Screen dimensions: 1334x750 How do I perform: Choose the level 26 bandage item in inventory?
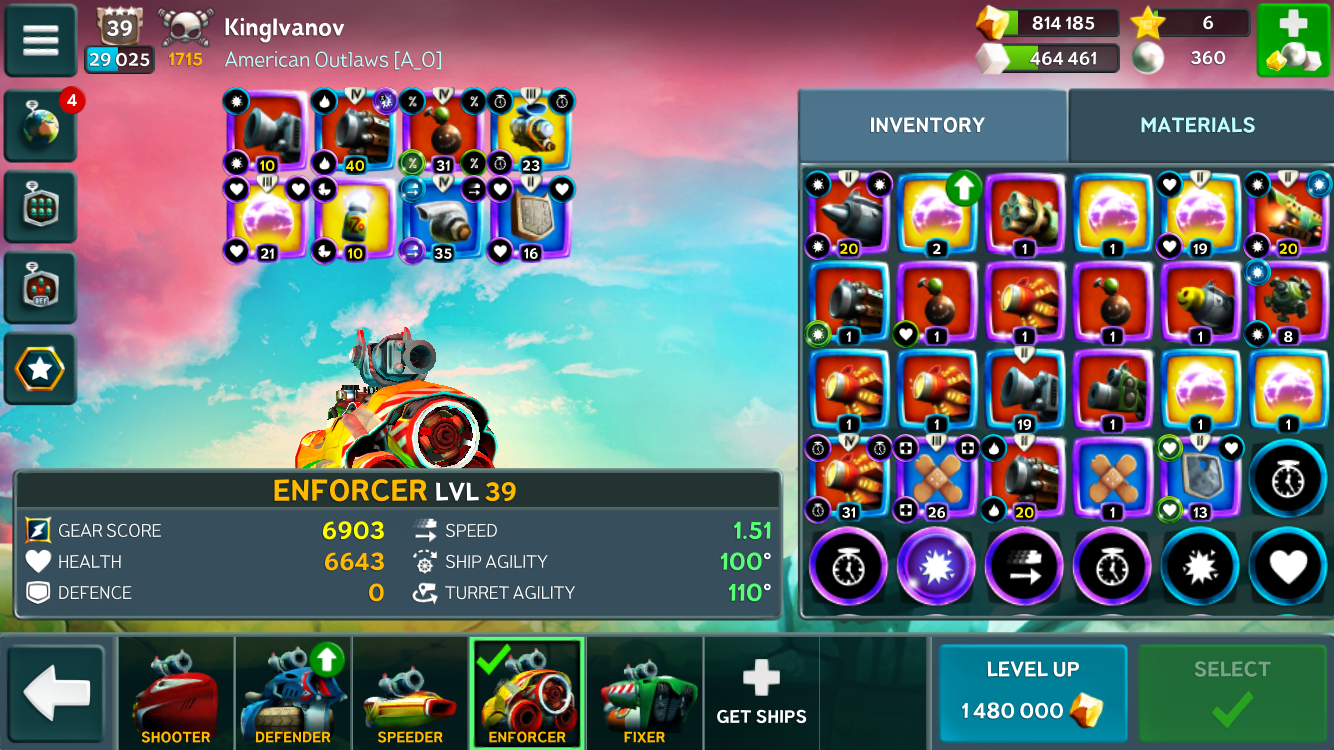(x=936, y=479)
